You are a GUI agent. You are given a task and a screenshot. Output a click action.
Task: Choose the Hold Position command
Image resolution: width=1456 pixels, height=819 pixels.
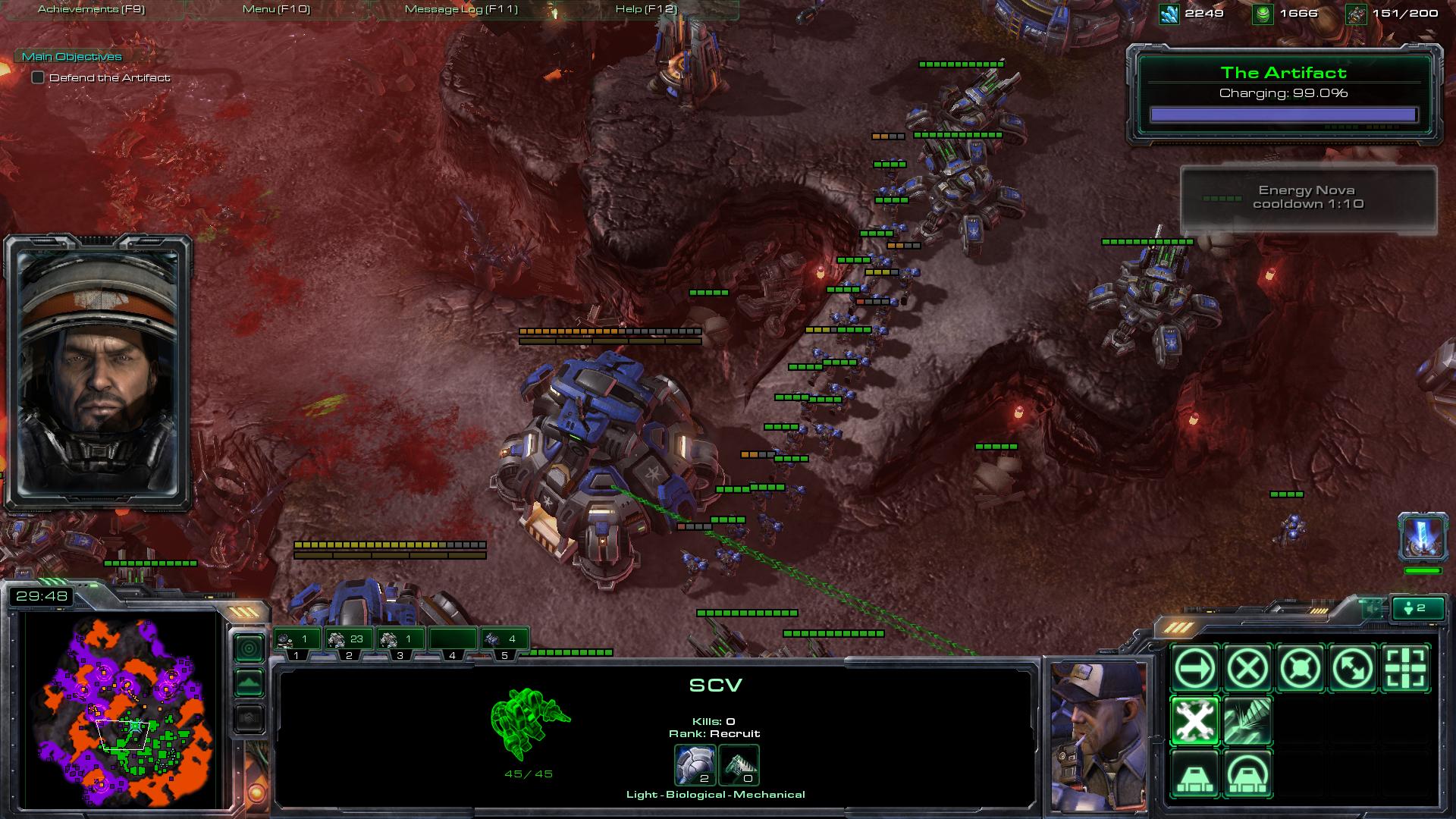pos(1300,669)
